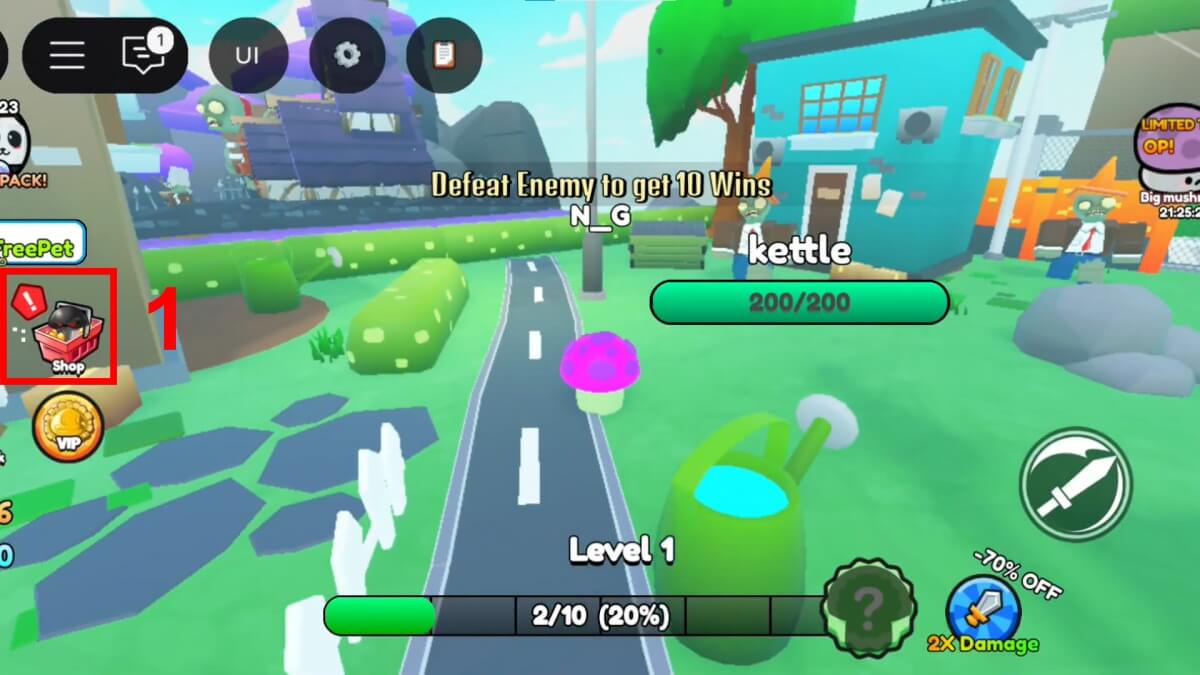Buy the 2X Damage boost

(x=984, y=609)
